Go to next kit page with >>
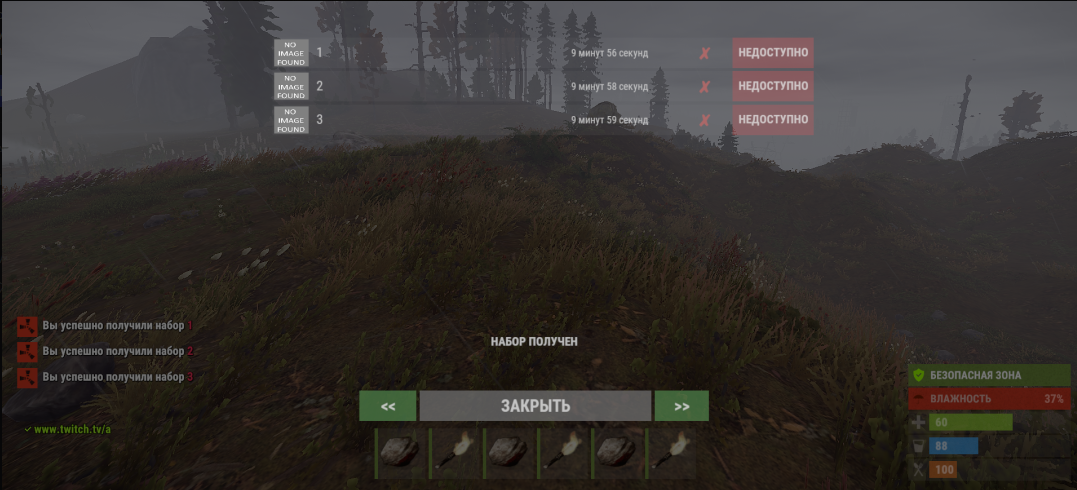 pos(681,406)
